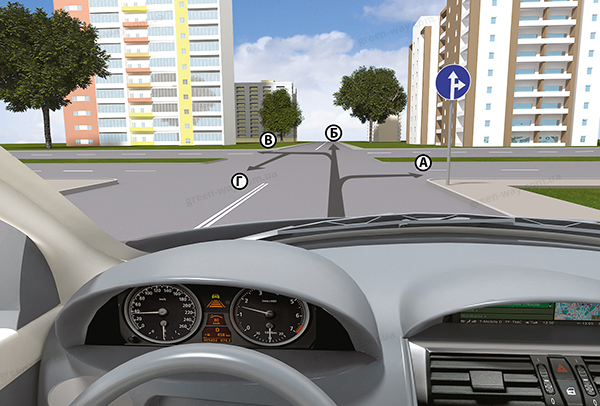
Task: Pick the circled В marker
Action: (268, 141)
